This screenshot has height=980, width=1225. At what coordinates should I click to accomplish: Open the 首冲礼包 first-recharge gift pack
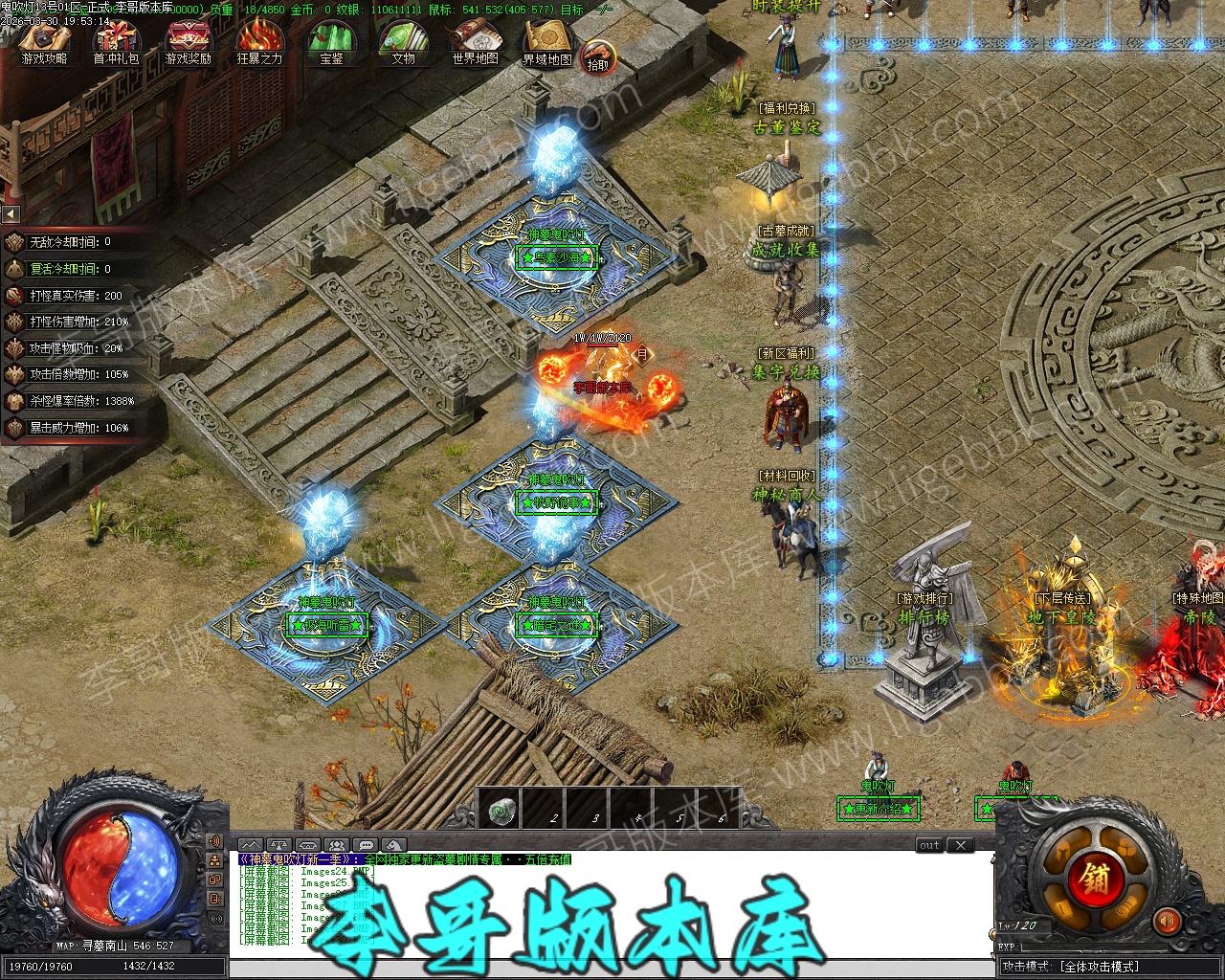click(x=116, y=42)
